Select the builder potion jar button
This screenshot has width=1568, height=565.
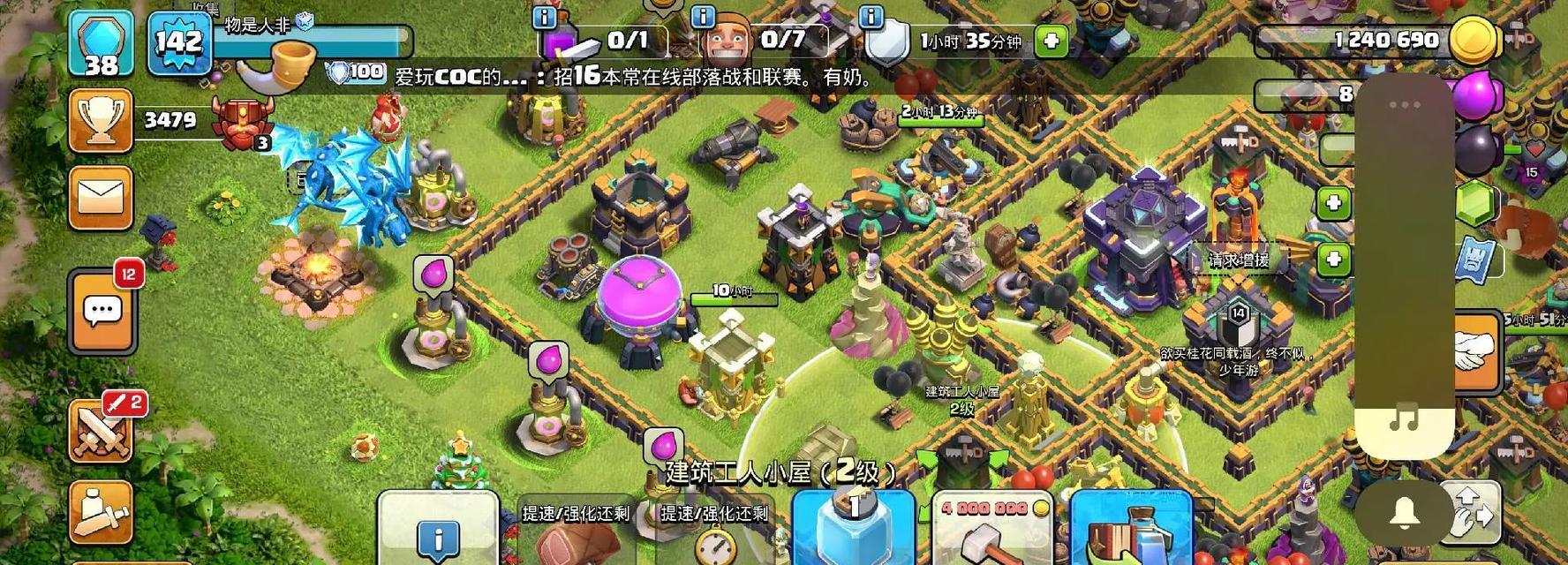[x=853, y=528]
